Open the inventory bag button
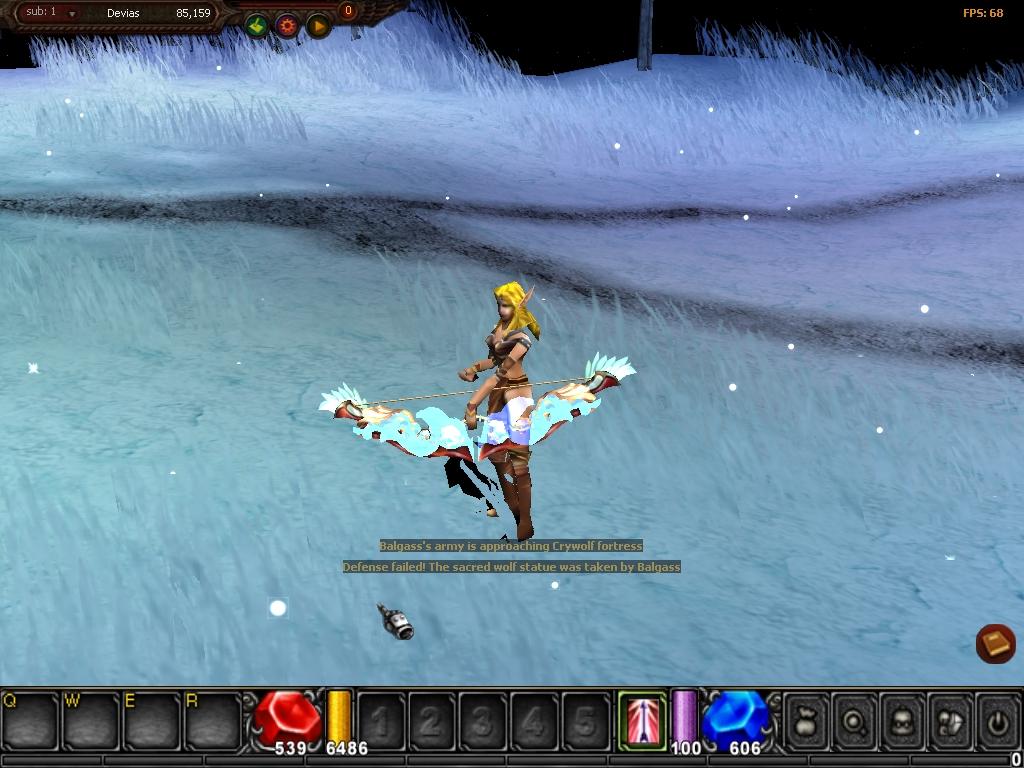Screen dimensions: 1024x768 pyautogui.click(x=807, y=720)
